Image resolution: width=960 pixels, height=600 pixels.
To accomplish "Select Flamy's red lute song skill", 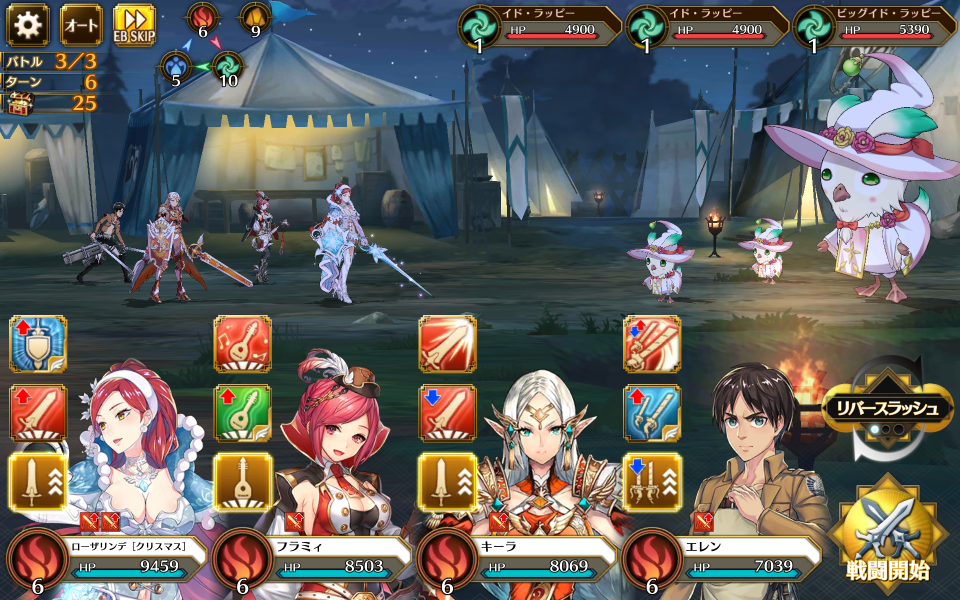I will [243, 345].
